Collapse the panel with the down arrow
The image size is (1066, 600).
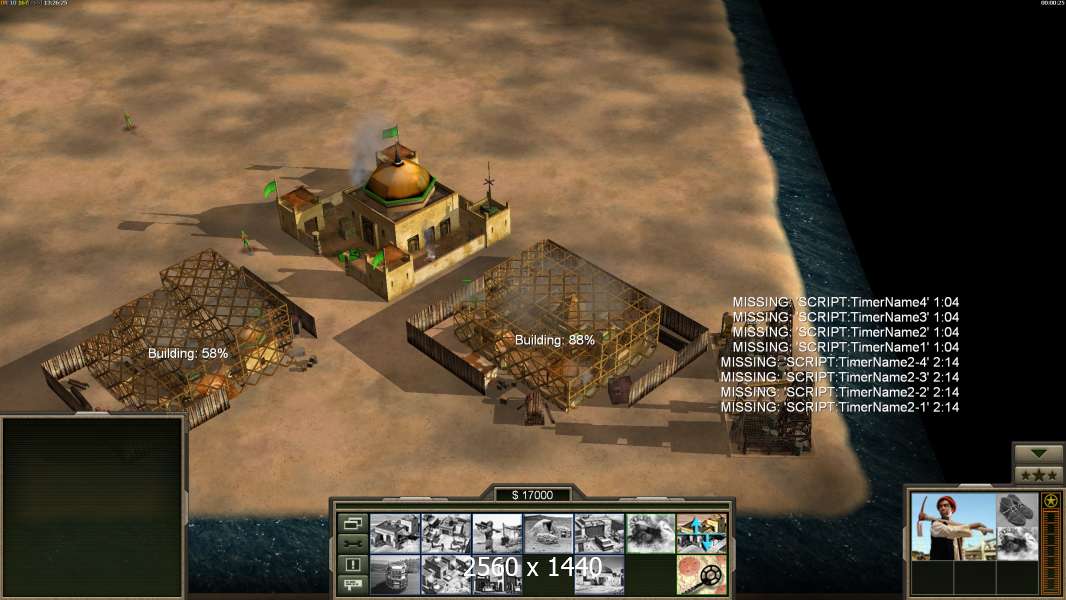coord(1039,454)
